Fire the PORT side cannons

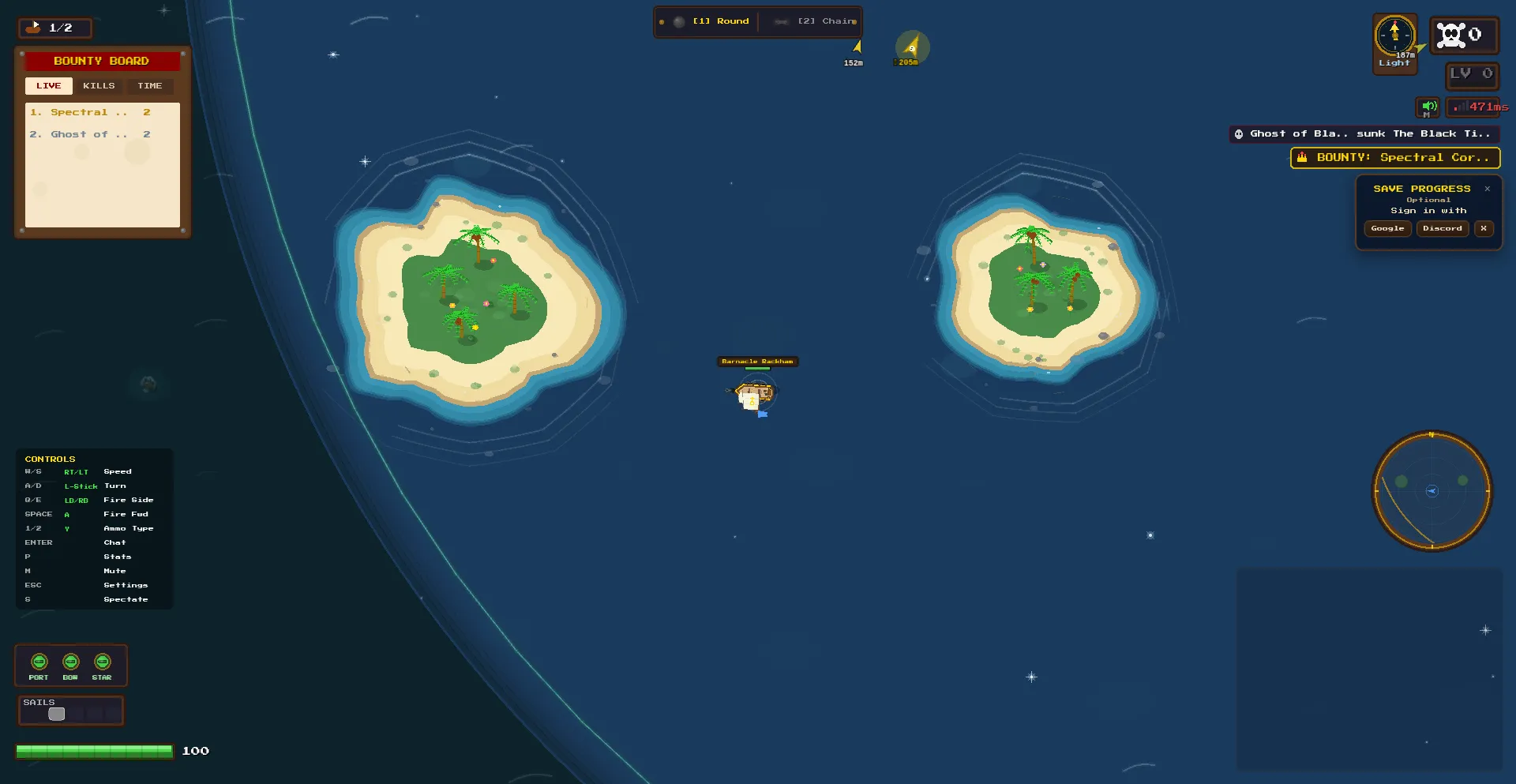[39, 662]
